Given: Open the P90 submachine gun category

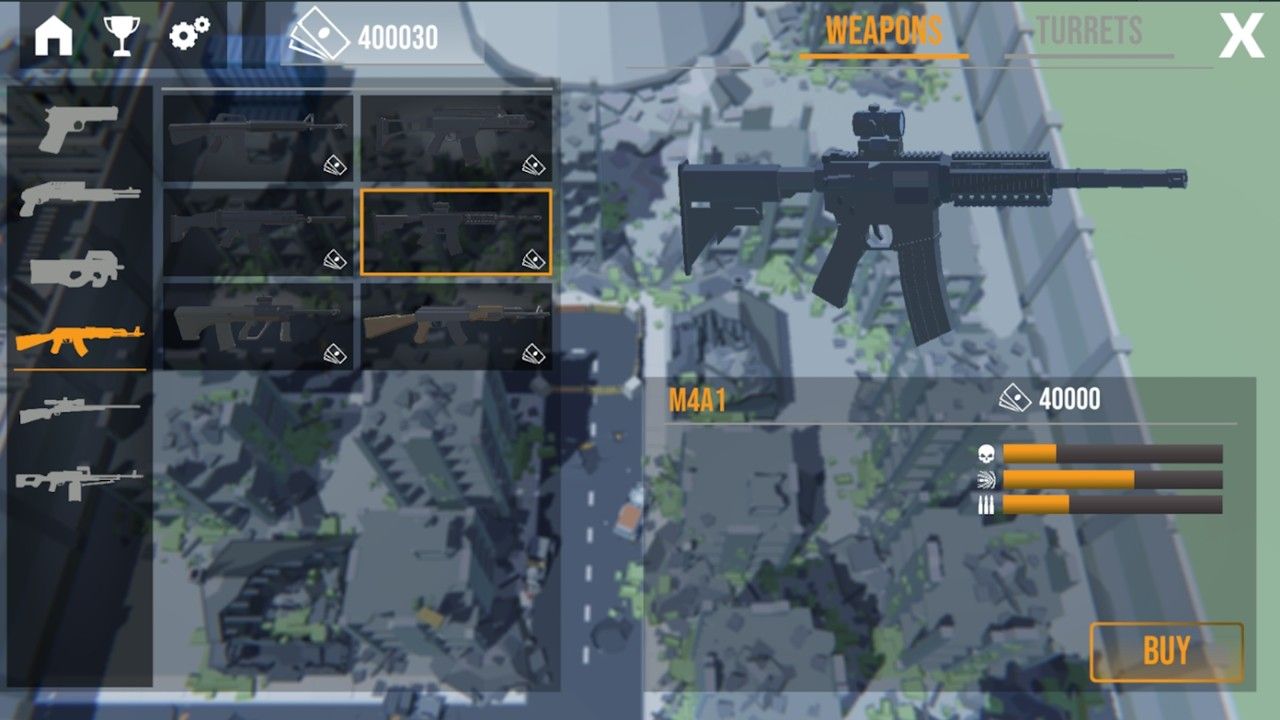Looking at the screenshot, I should coord(78,270).
